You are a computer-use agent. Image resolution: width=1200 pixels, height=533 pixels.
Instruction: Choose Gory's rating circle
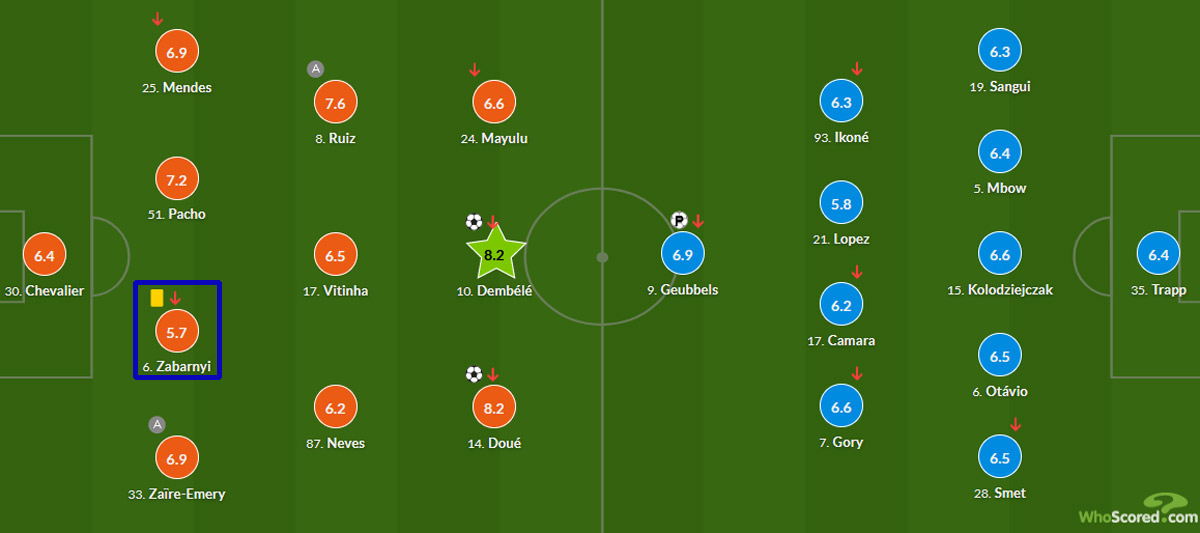click(x=841, y=408)
